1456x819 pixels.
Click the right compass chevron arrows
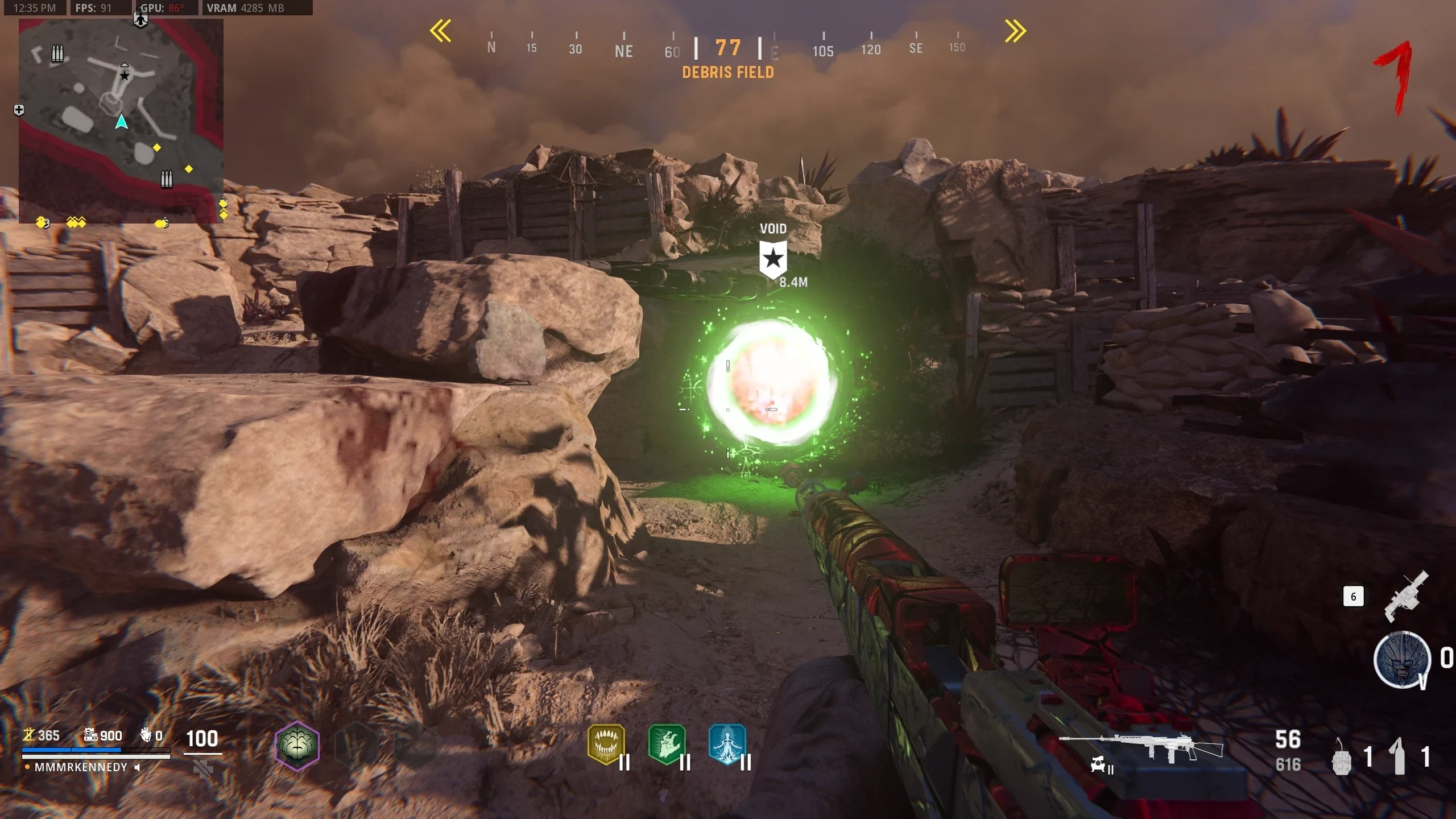point(1015,31)
